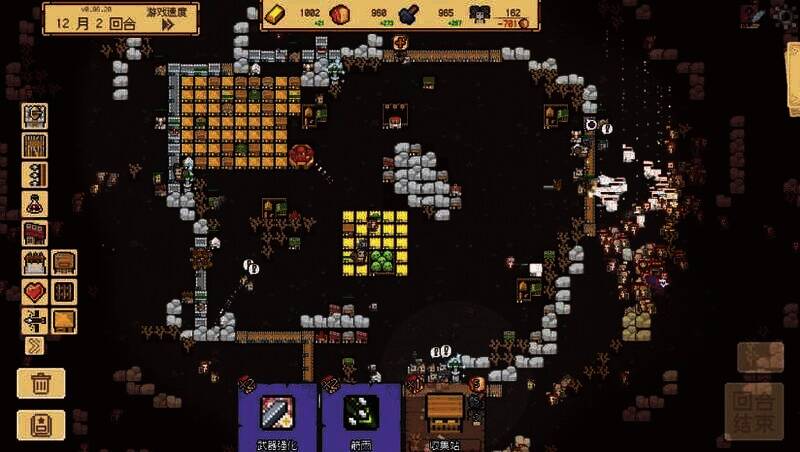
Task: Expand the build menu with double arrows
Action: (35, 346)
